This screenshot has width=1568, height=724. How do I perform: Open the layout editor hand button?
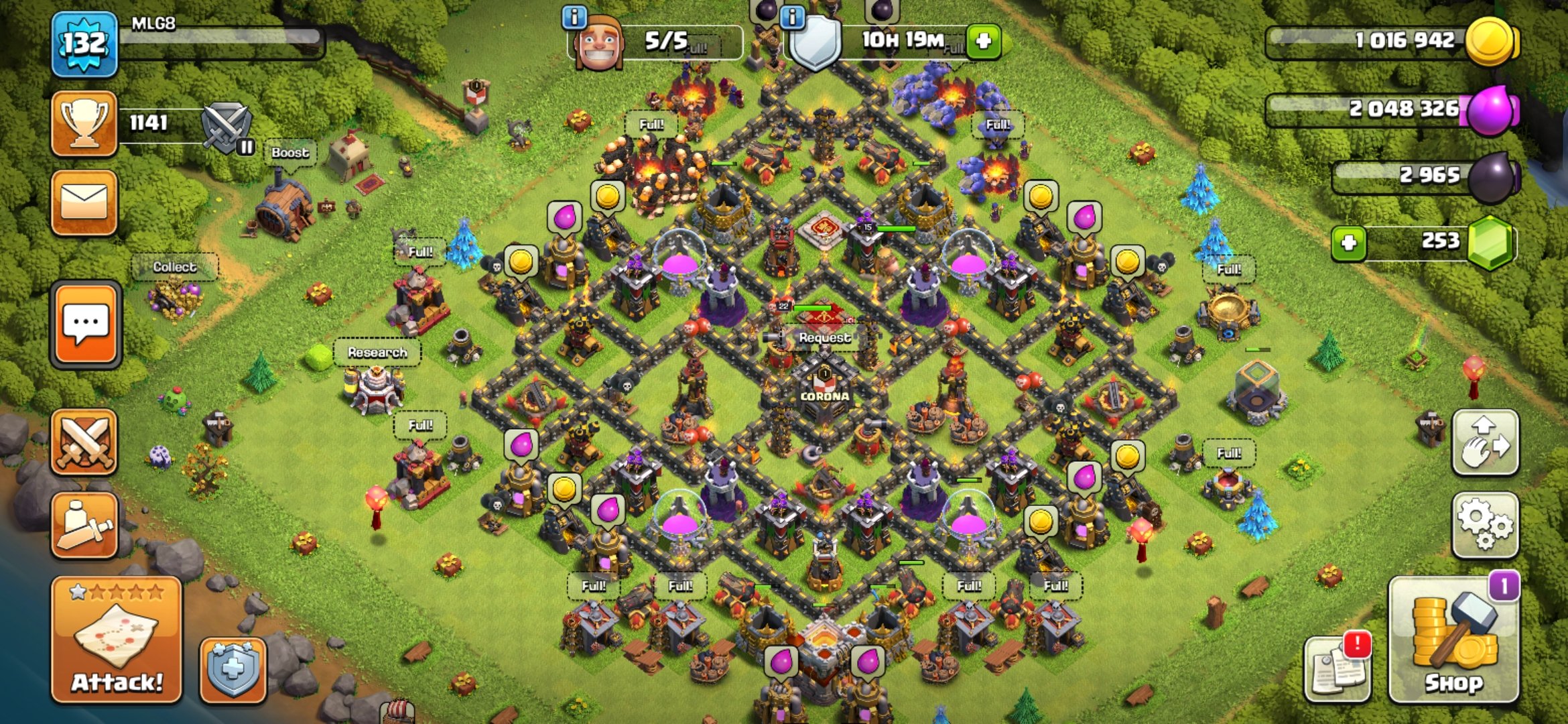click(1484, 442)
